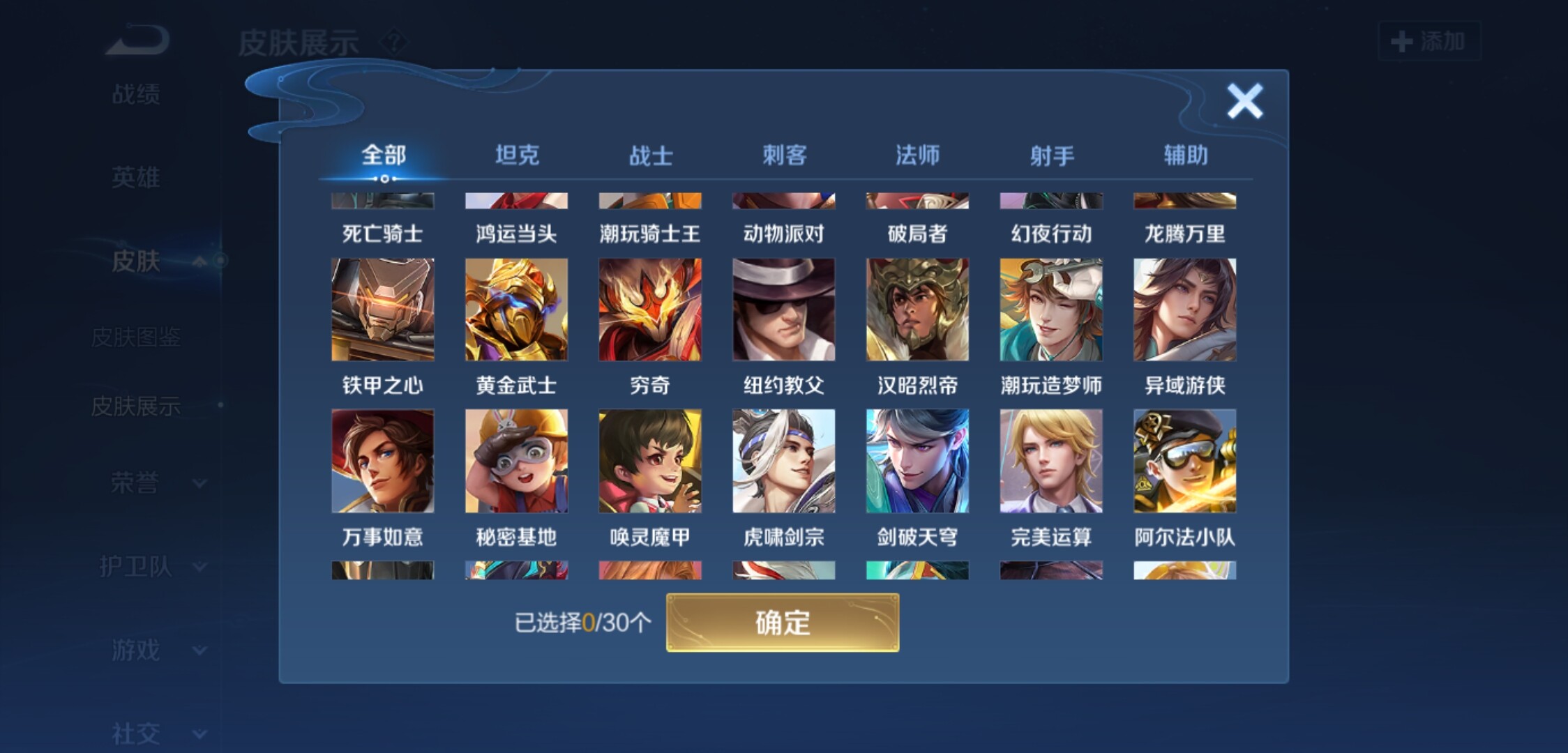Pick the 黄金武士 skin
Screen dimensions: 1568x753
(516, 310)
